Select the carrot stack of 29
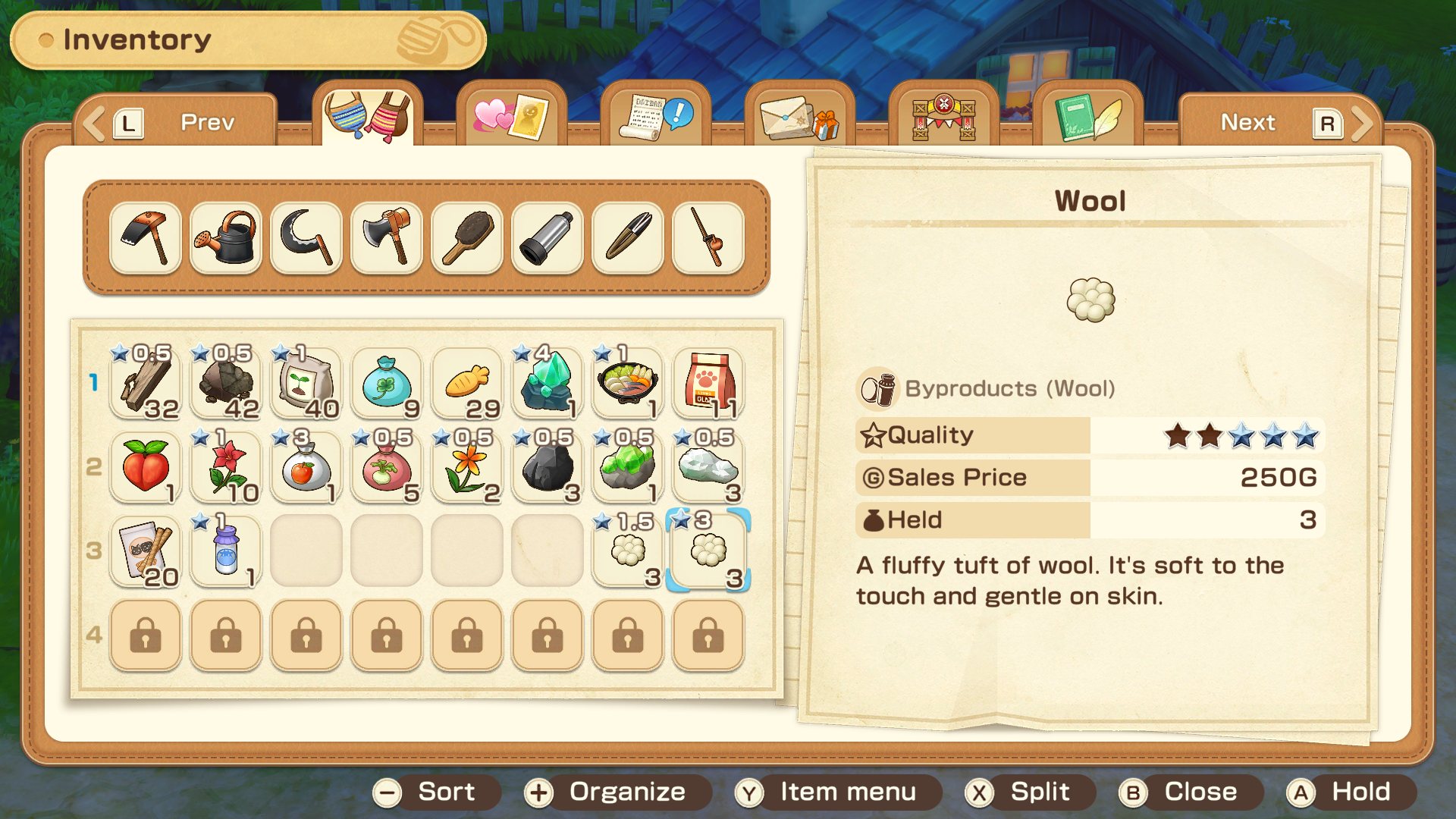The width and height of the screenshot is (1456, 819). (x=466, y=383)
